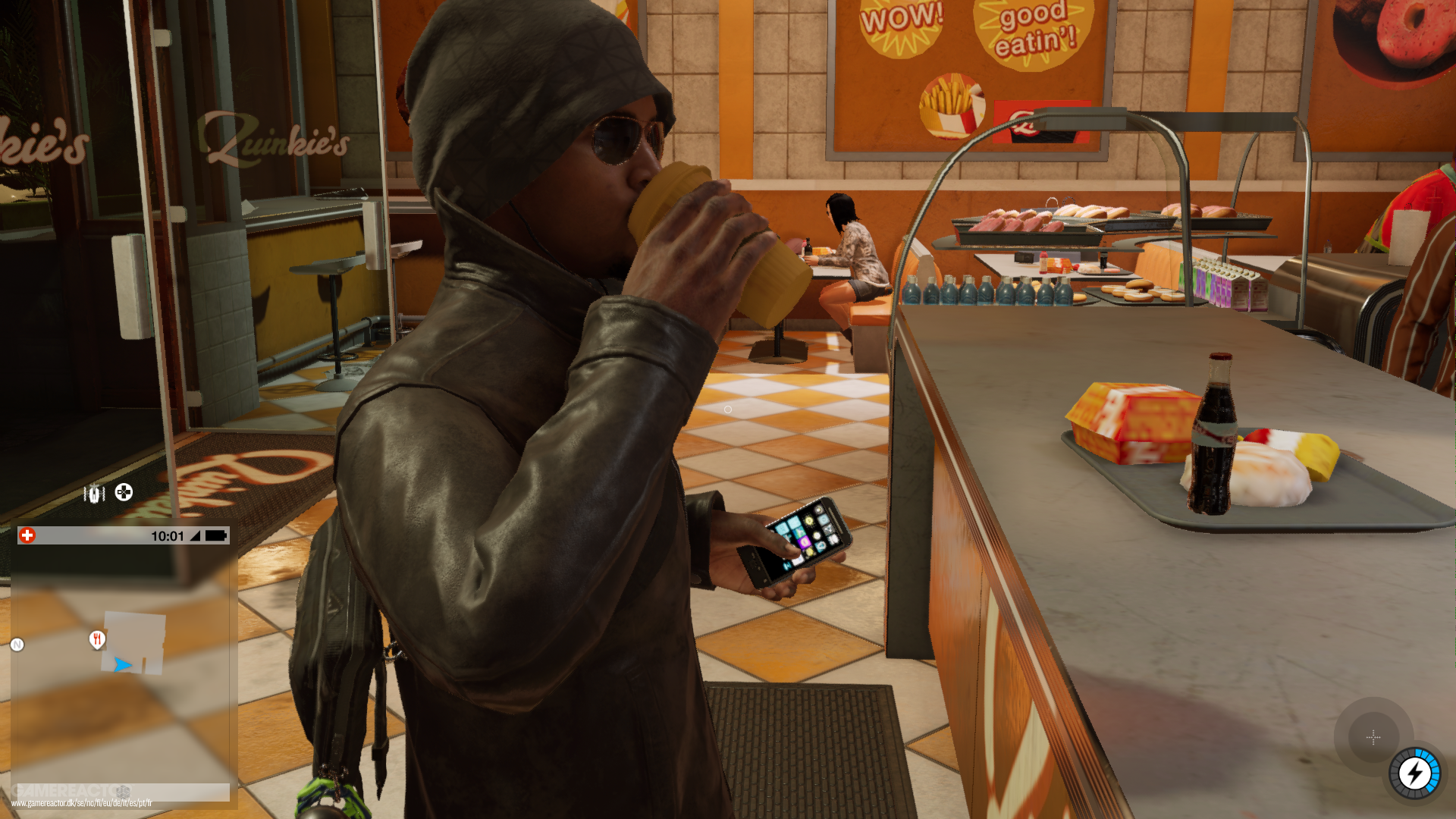Screen dimensions: 1456x819
Task: Click the gamepad cross icon above the minimap
Action: 123,491
